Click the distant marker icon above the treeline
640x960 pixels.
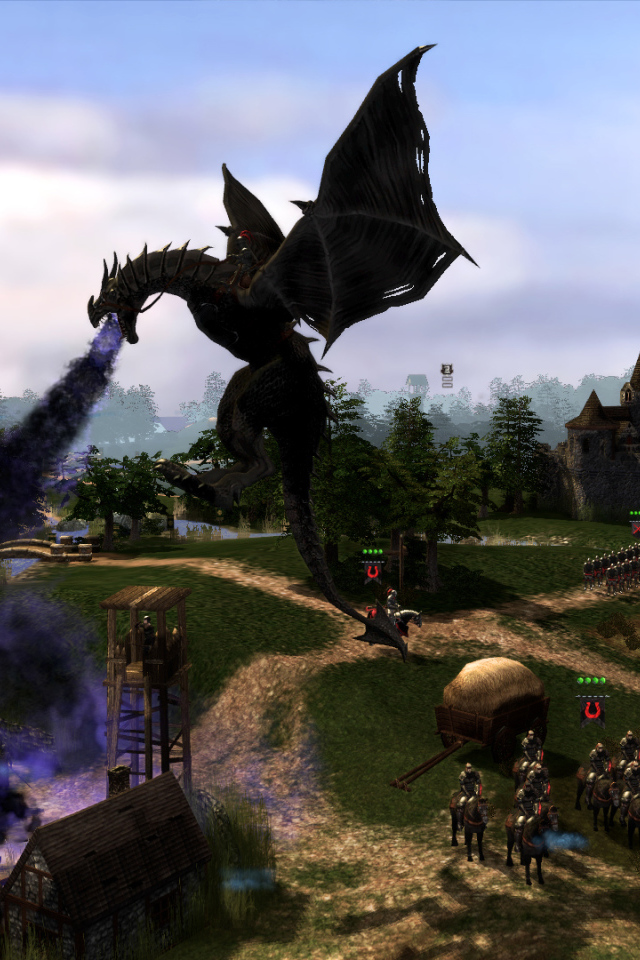coord(447,375)
